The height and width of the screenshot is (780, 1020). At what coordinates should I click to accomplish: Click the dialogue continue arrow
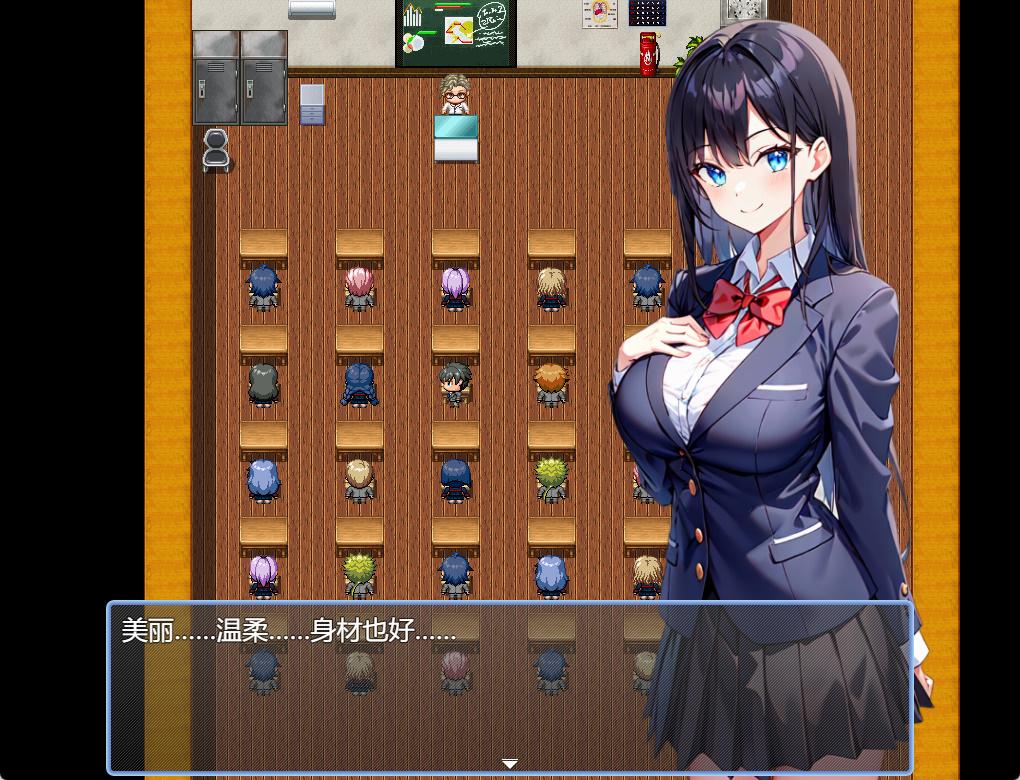[x=510, y=764]
